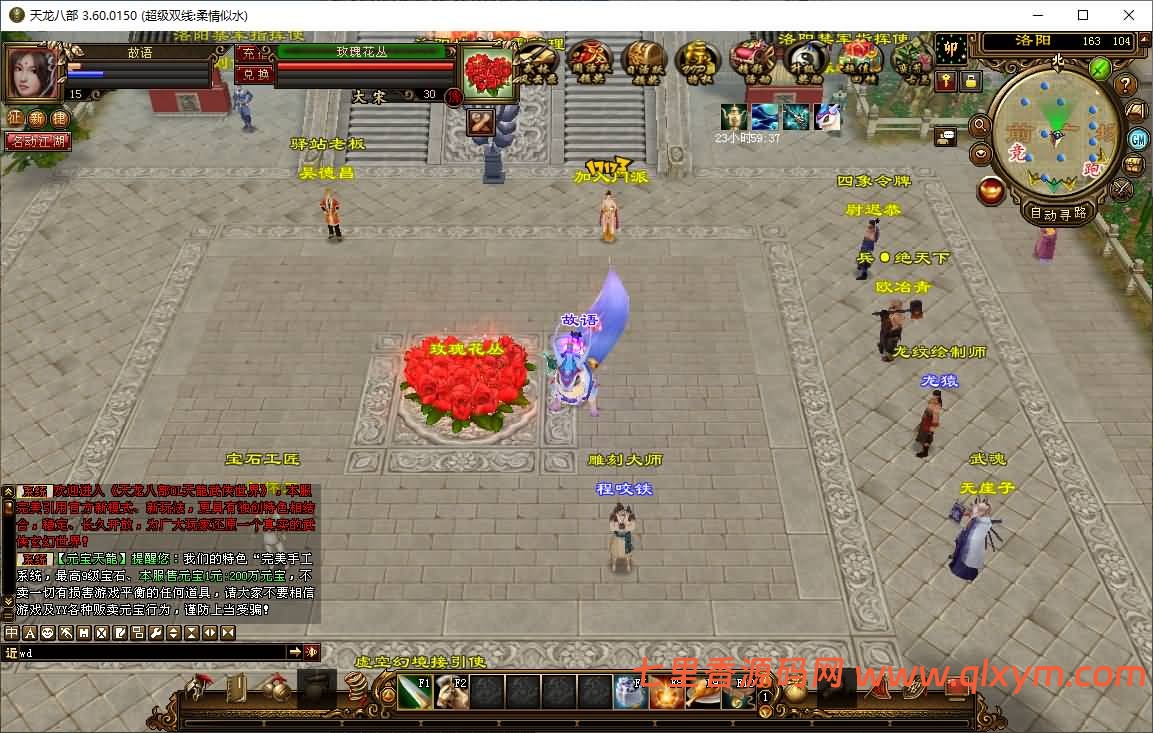
Task: Click the round 新 button under the portrait
Action: pyautogui.click(x=37, y=118)
